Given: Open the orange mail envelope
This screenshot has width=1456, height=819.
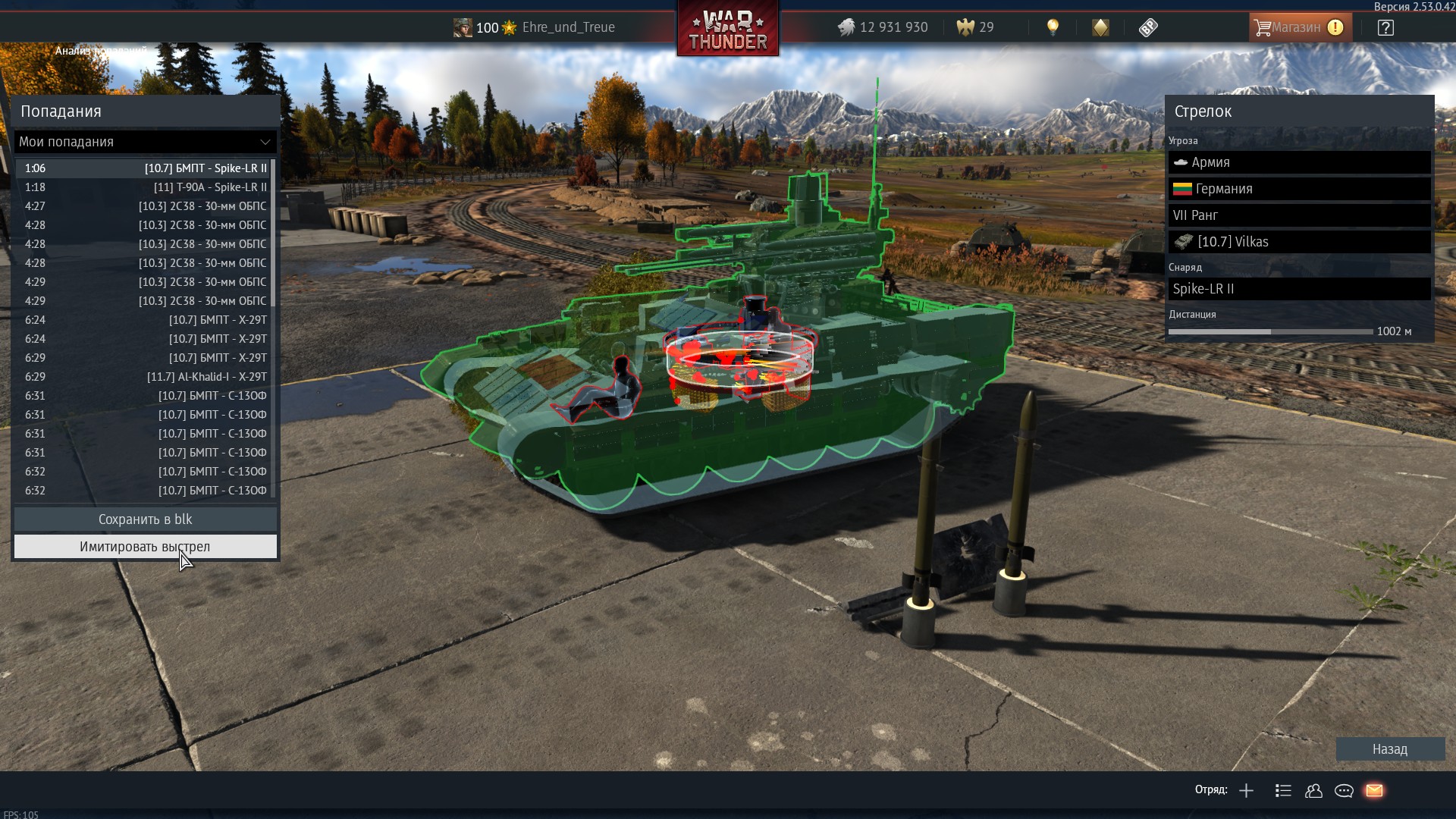Looking at the screenshot, I should click(x=1374, y=791).
